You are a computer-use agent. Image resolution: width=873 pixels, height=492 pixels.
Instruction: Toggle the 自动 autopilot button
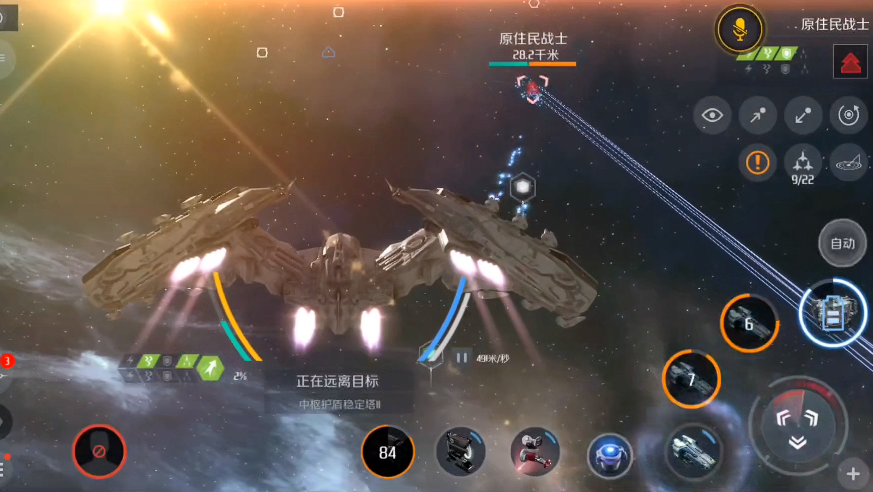pos(842,242)
